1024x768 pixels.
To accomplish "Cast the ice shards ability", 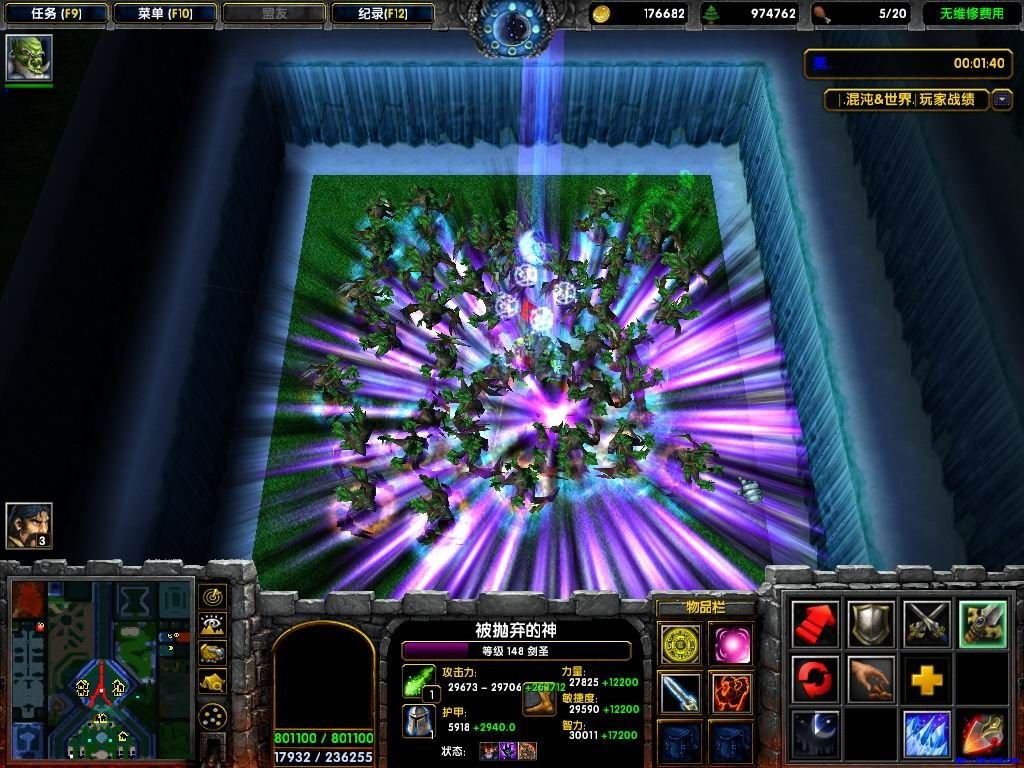I will (x=926, y=734).
